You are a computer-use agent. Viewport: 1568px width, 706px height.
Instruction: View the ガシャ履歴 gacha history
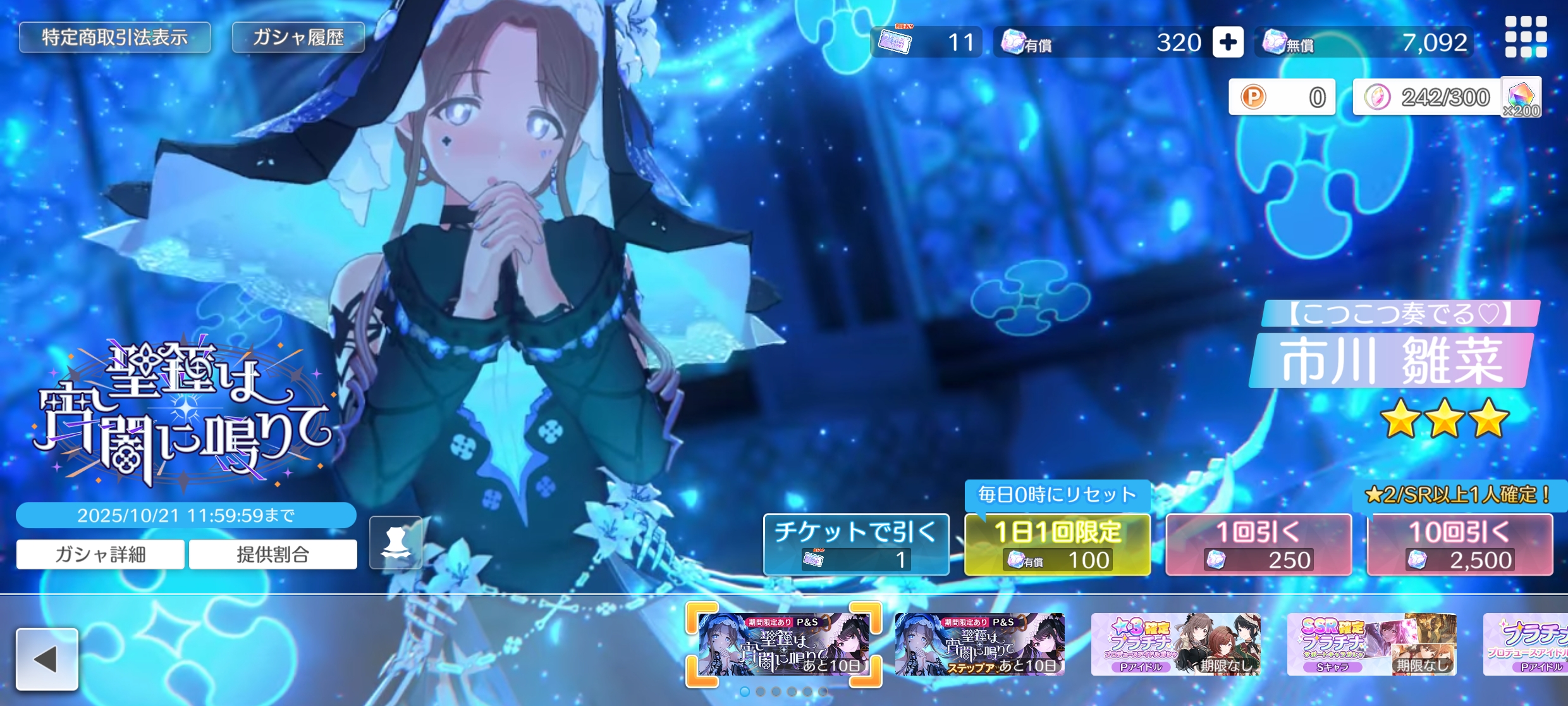coord(298,38)
